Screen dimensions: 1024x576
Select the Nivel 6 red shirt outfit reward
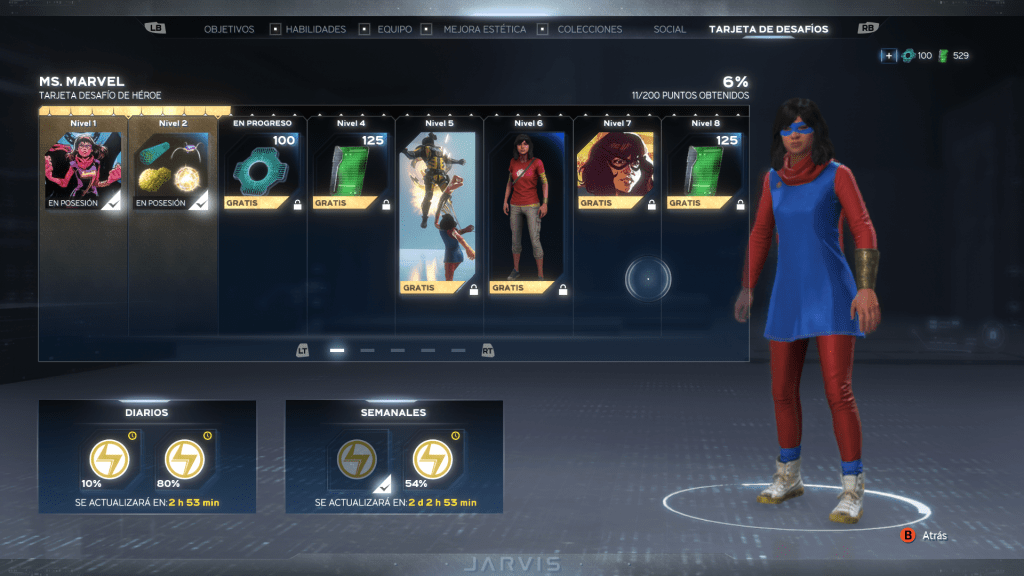coord(527,212)
